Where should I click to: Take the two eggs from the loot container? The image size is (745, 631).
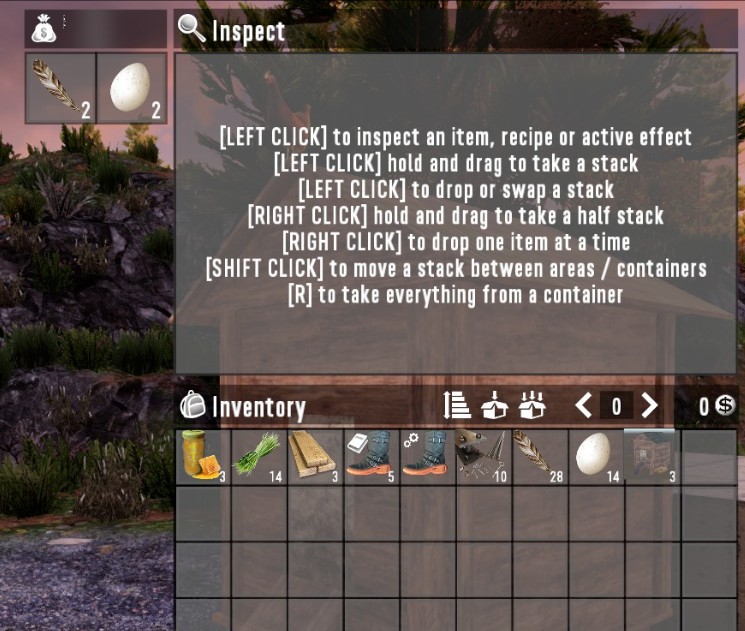pyautogui.click(x=132, y=88)
